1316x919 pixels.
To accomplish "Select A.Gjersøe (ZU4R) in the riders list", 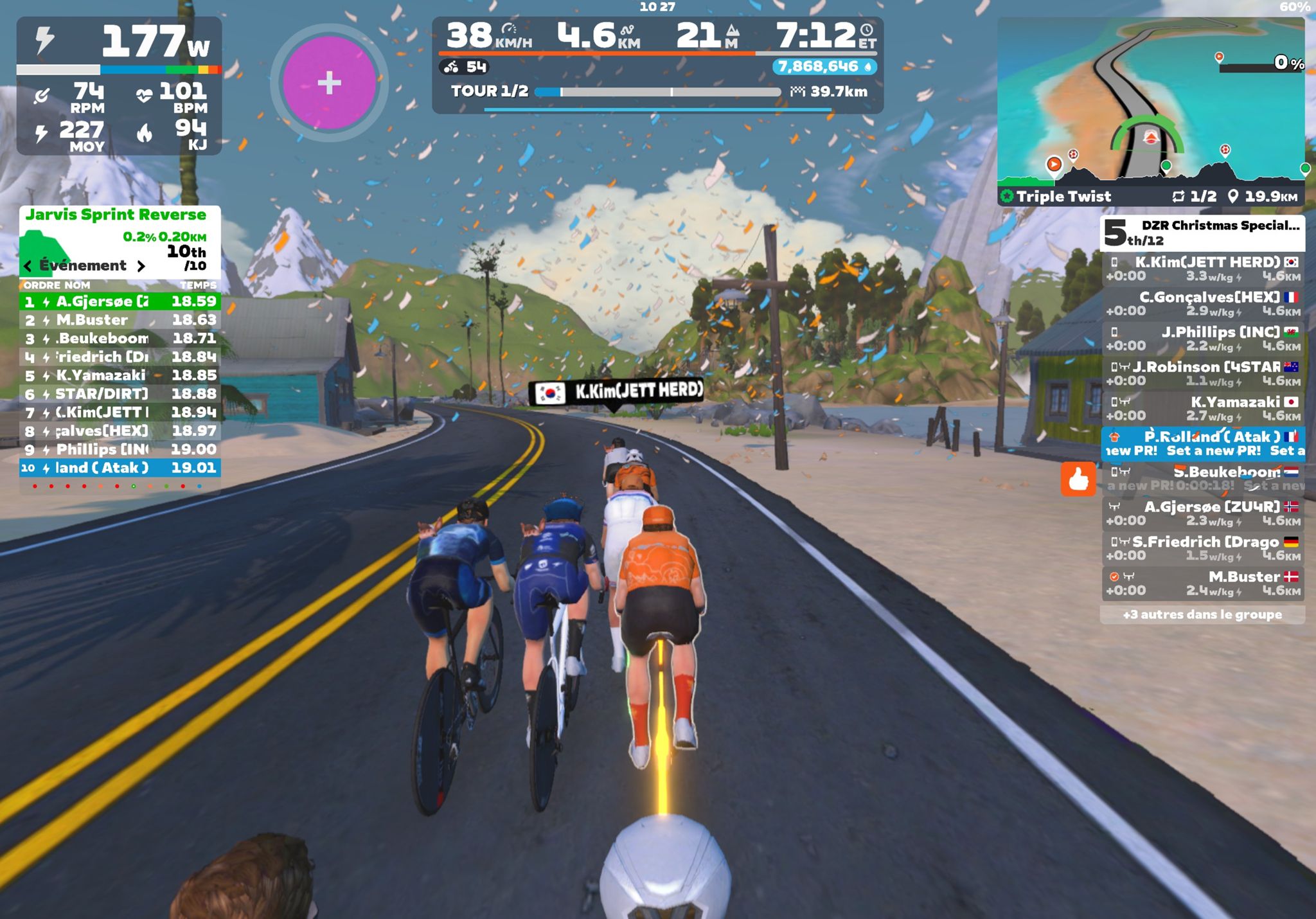I will [1203, 513].
